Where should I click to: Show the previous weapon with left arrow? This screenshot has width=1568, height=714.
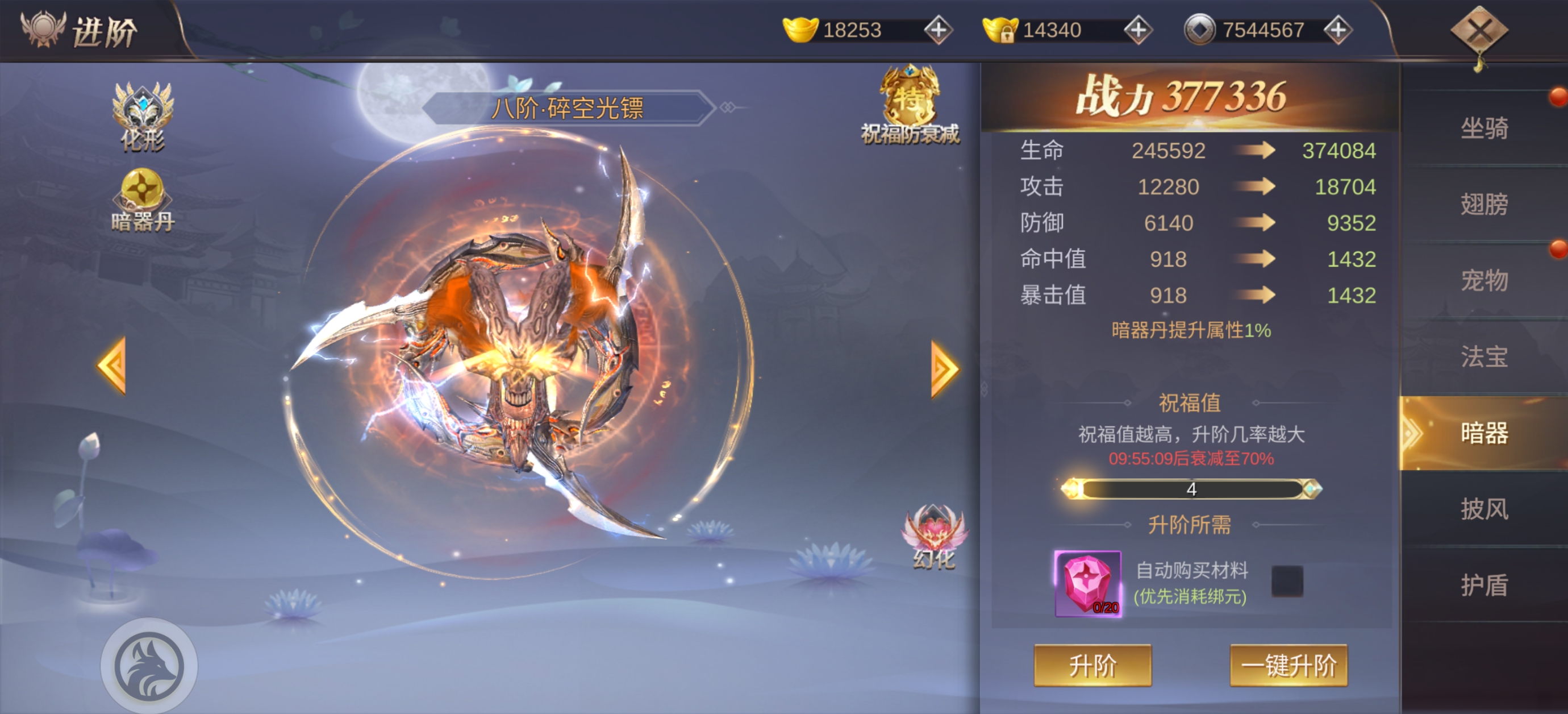pyautogui.click(x=112, y=366)
